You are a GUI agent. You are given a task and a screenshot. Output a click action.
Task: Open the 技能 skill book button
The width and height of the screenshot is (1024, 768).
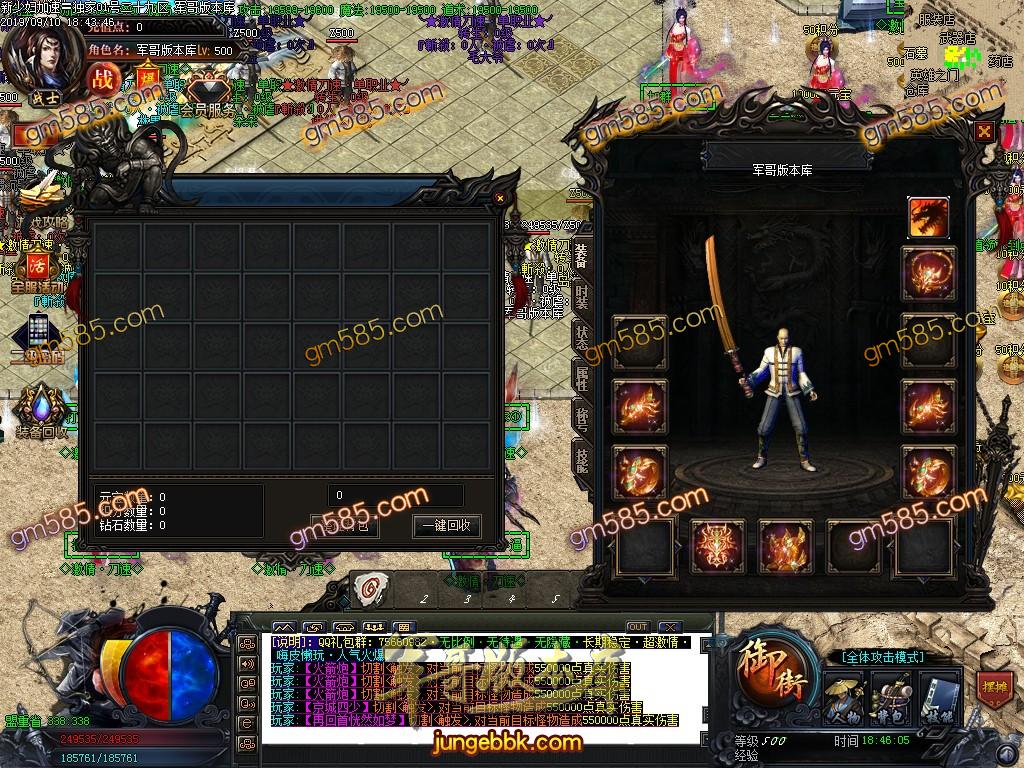(937, 698)
